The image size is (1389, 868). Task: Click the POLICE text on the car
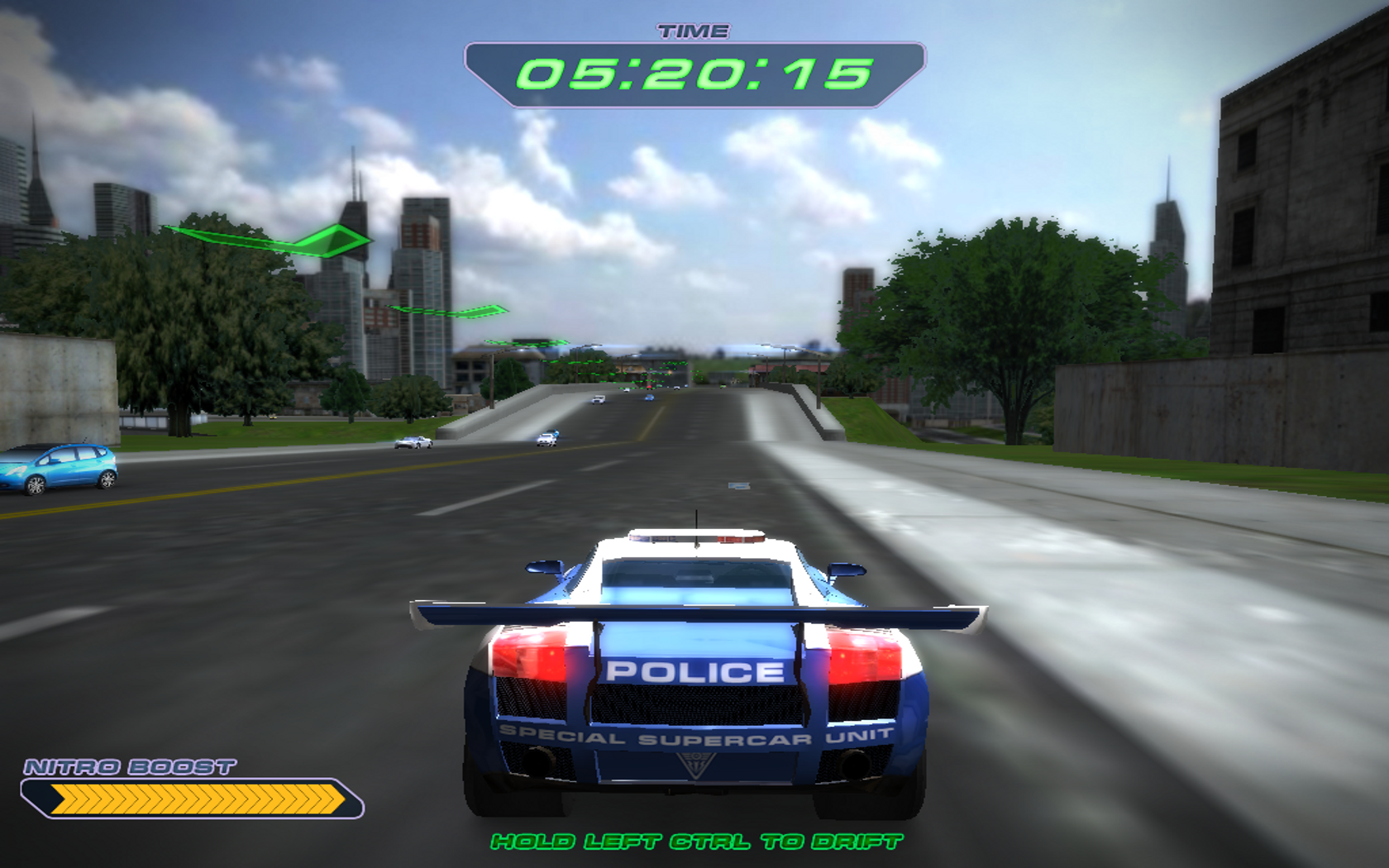pyautogui.click(x=694, y=673)
